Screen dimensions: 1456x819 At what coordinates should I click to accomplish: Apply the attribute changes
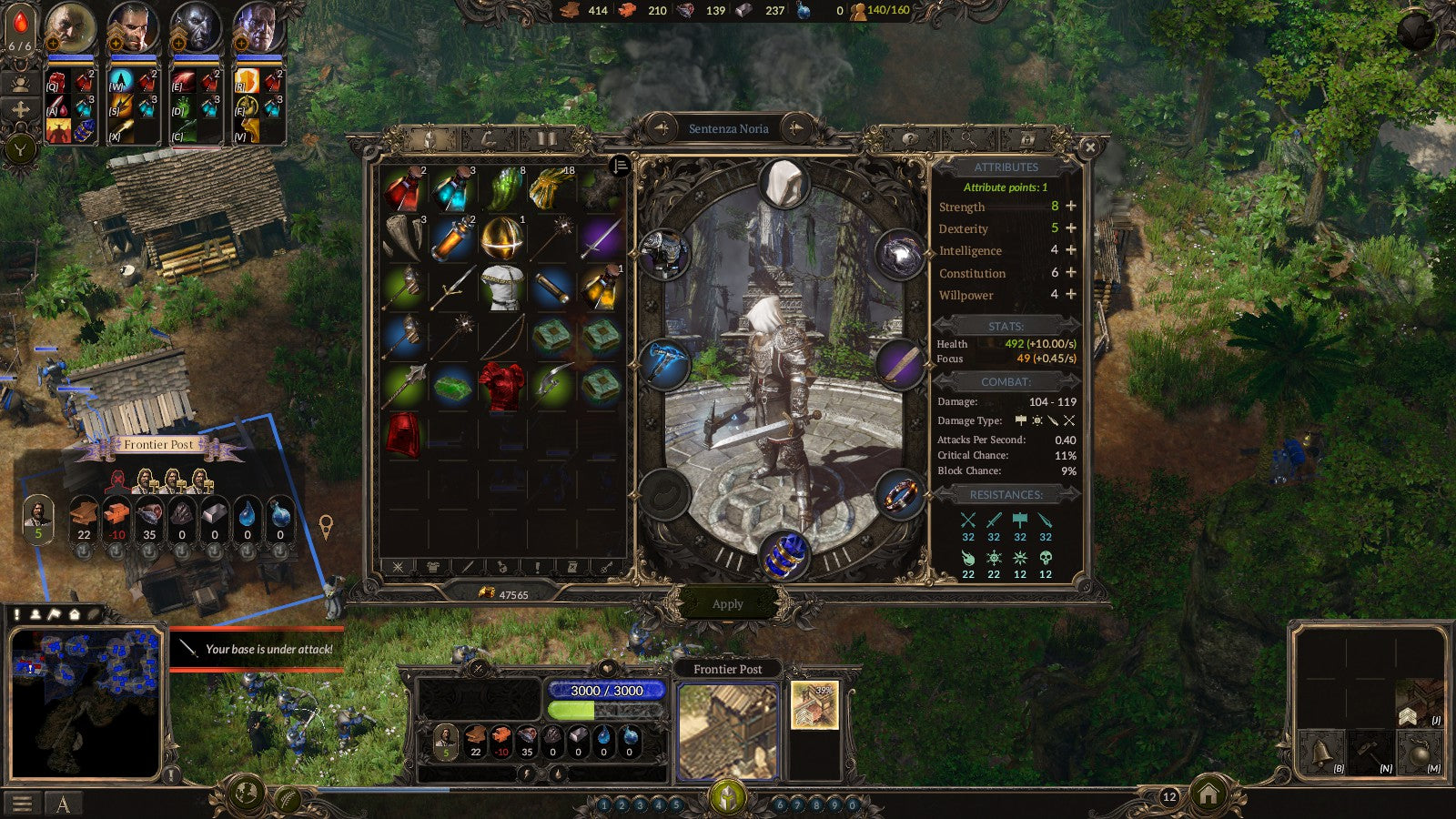[727, 604]
